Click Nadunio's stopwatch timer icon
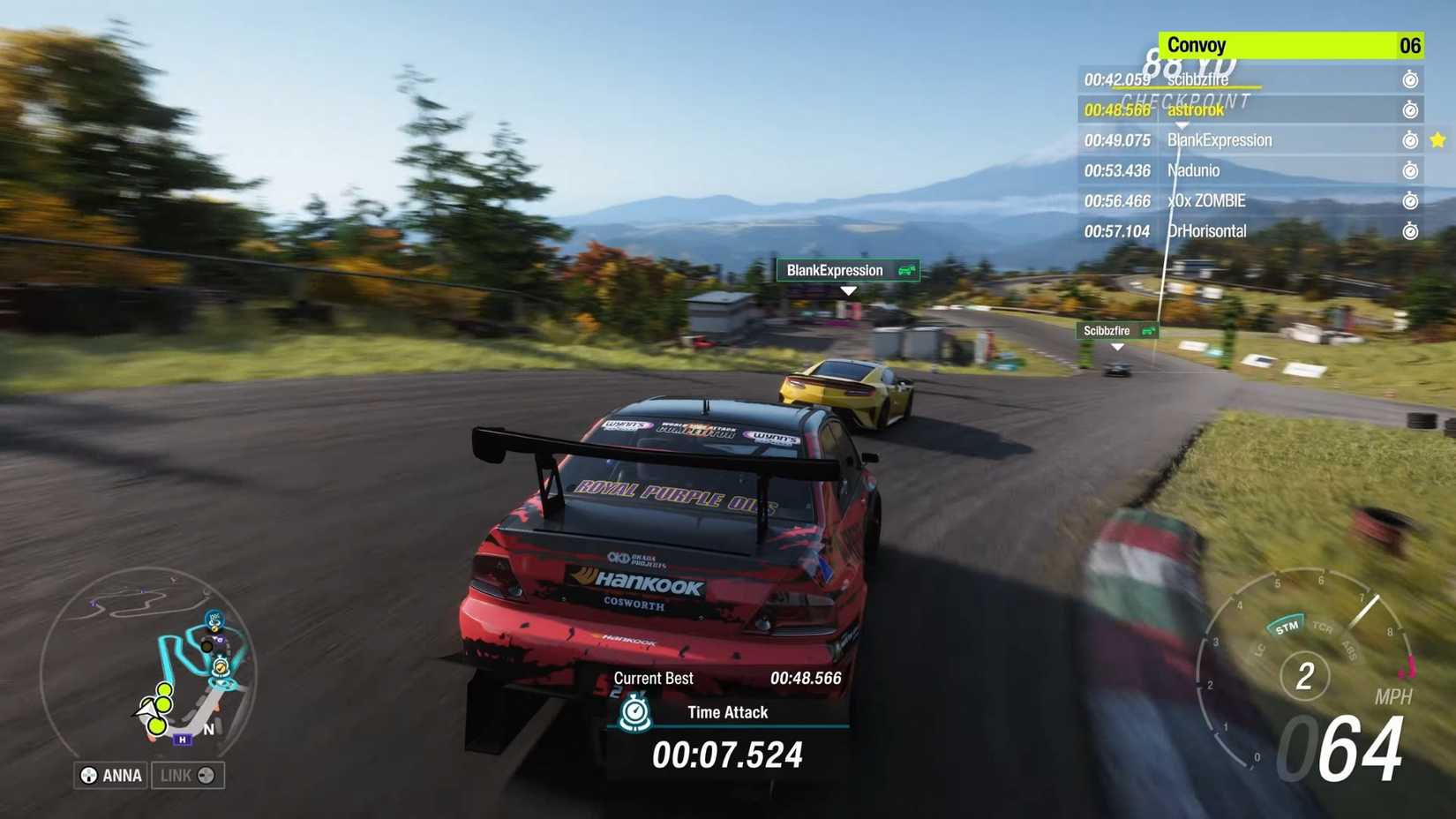Image resolution: width=1456 pixels, height=819 pixels. [1412, 170]
